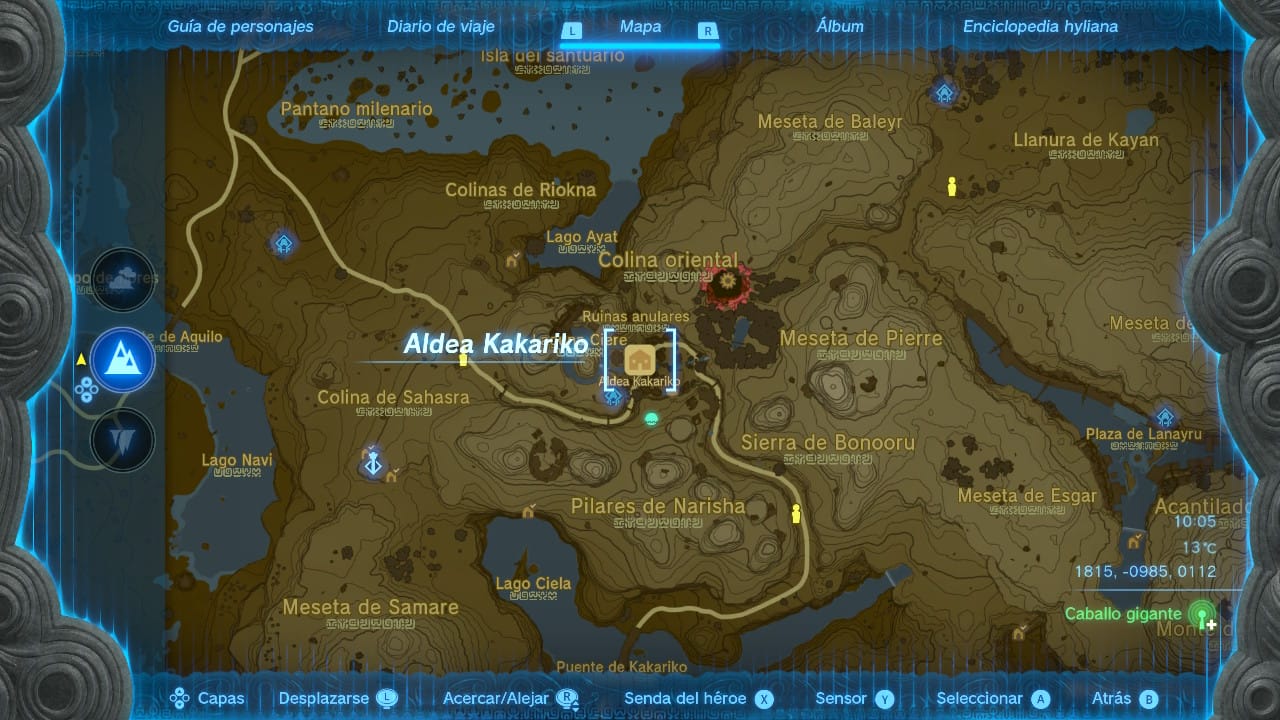Image resolution: width=1280 pixels, height=720 pixels.
Task: Switch to the Enciclopedia hyliana tab
Action: [1040, 27]
